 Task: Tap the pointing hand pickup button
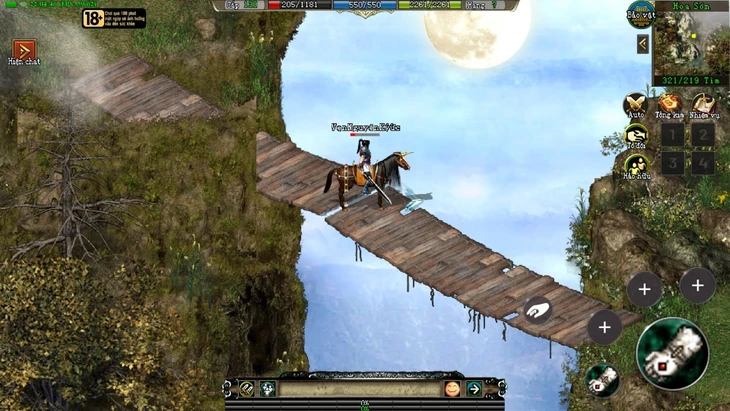(x=537, y=309)
